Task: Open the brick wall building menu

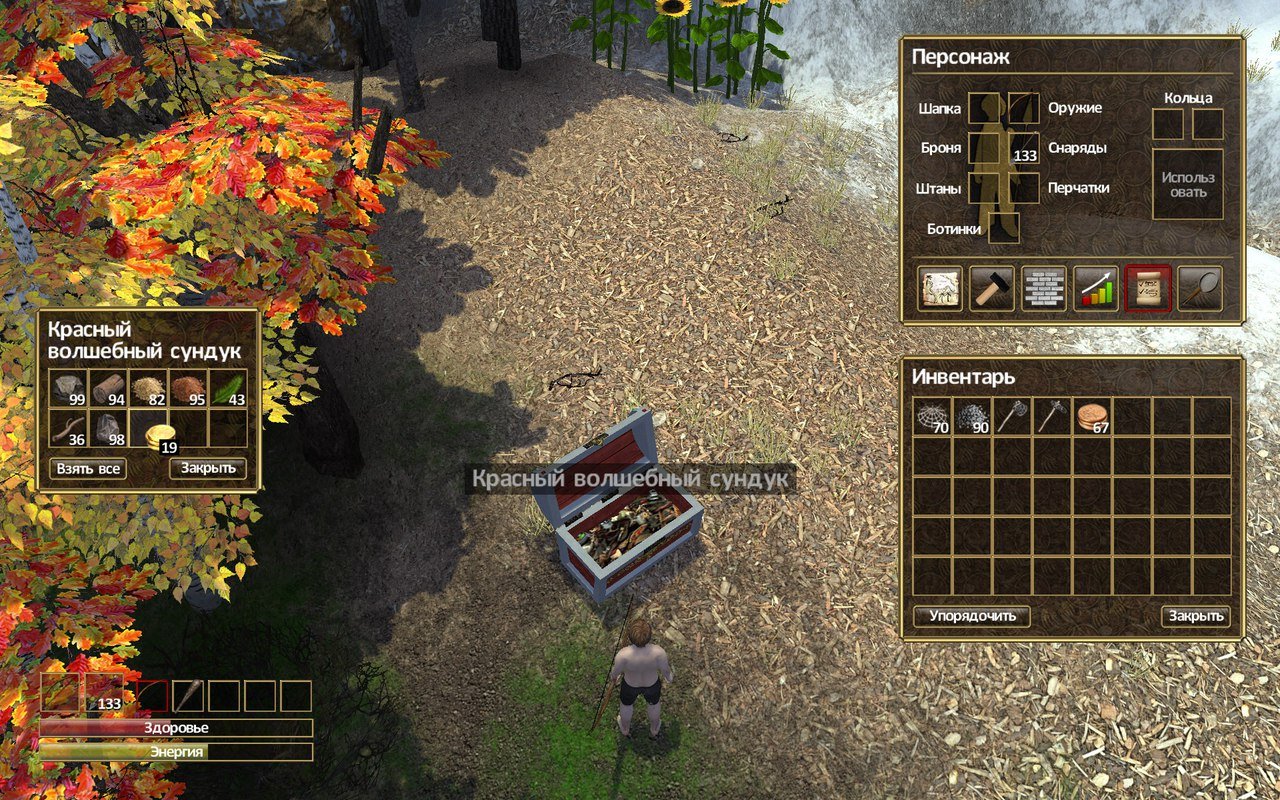Action: coord(1044,288)
